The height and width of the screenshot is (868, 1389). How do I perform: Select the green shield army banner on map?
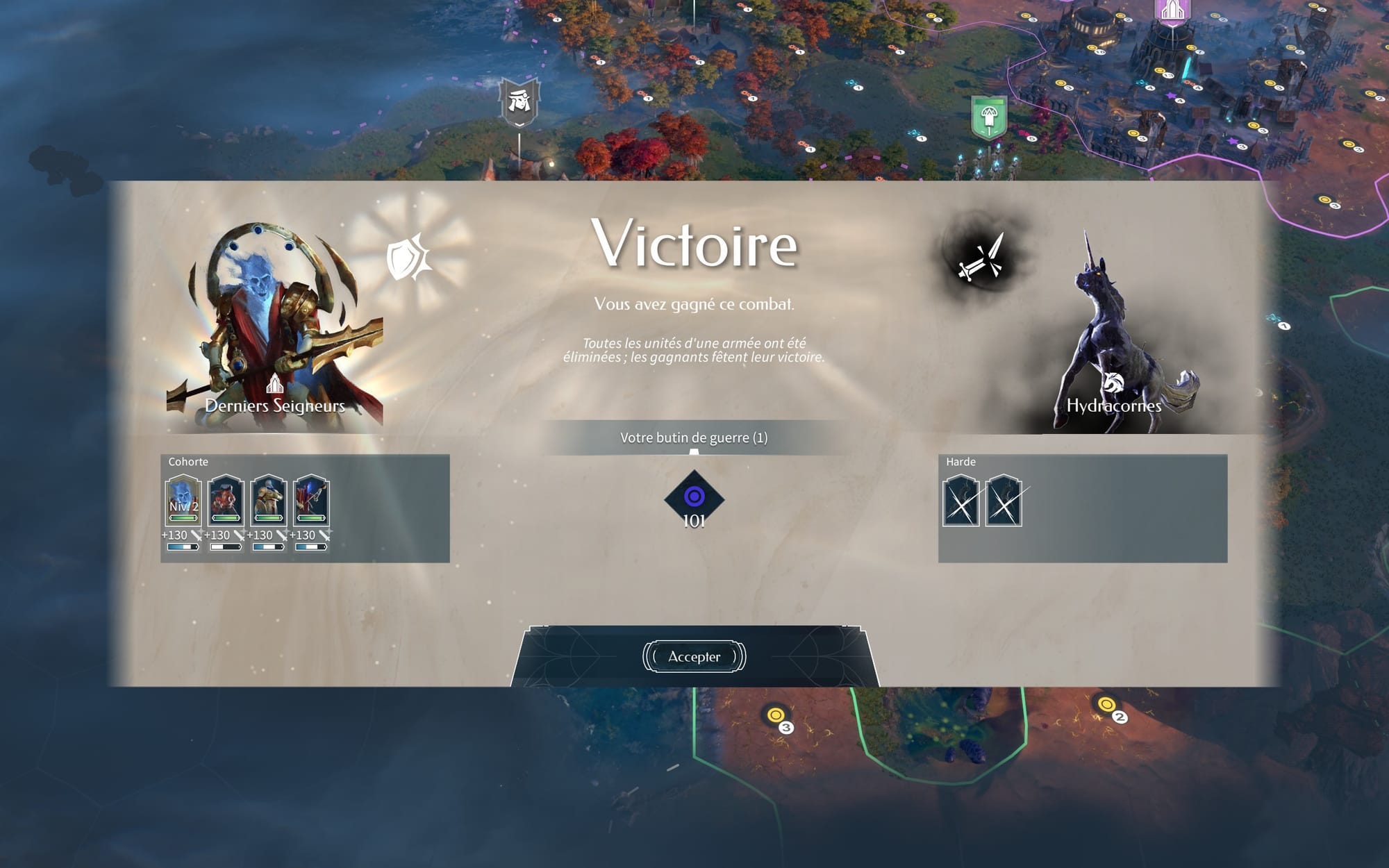pyautogui.click(x=989, y=117)
